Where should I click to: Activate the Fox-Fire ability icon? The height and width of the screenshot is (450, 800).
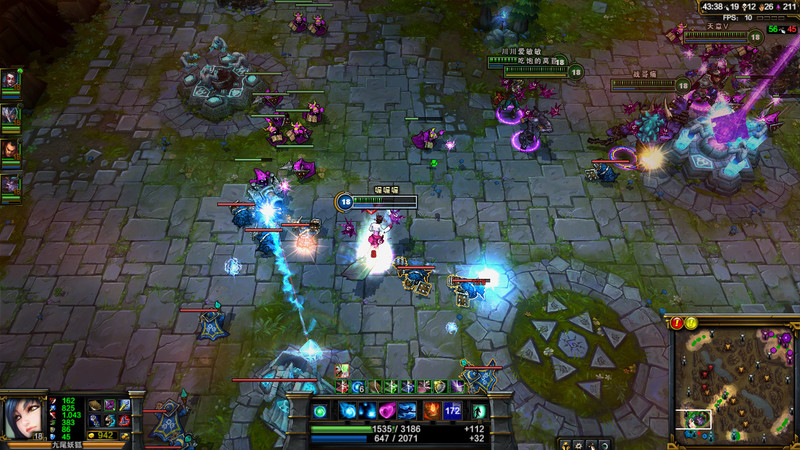pos(368,411)
